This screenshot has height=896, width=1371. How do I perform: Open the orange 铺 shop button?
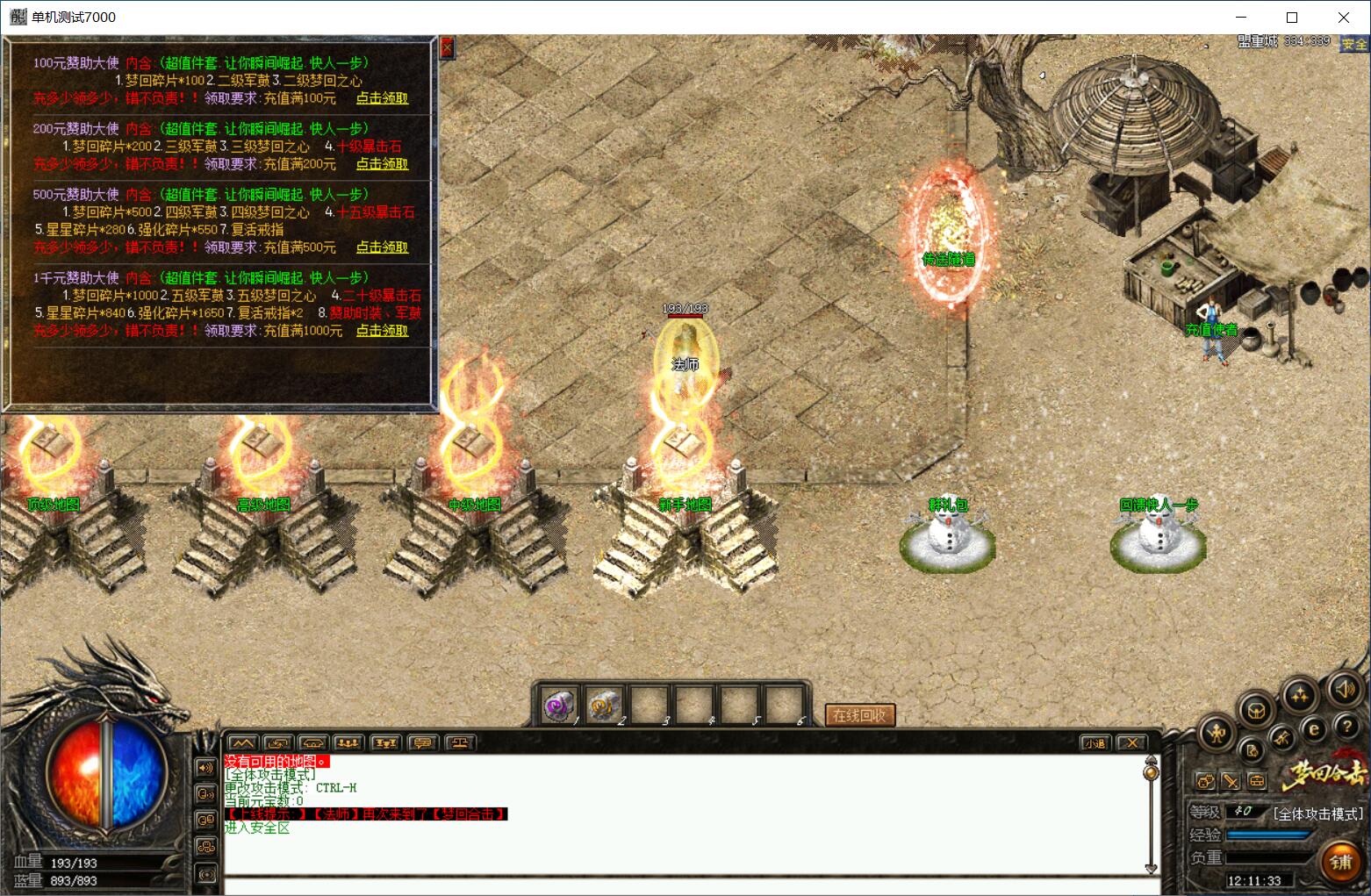click(1340, 861)
